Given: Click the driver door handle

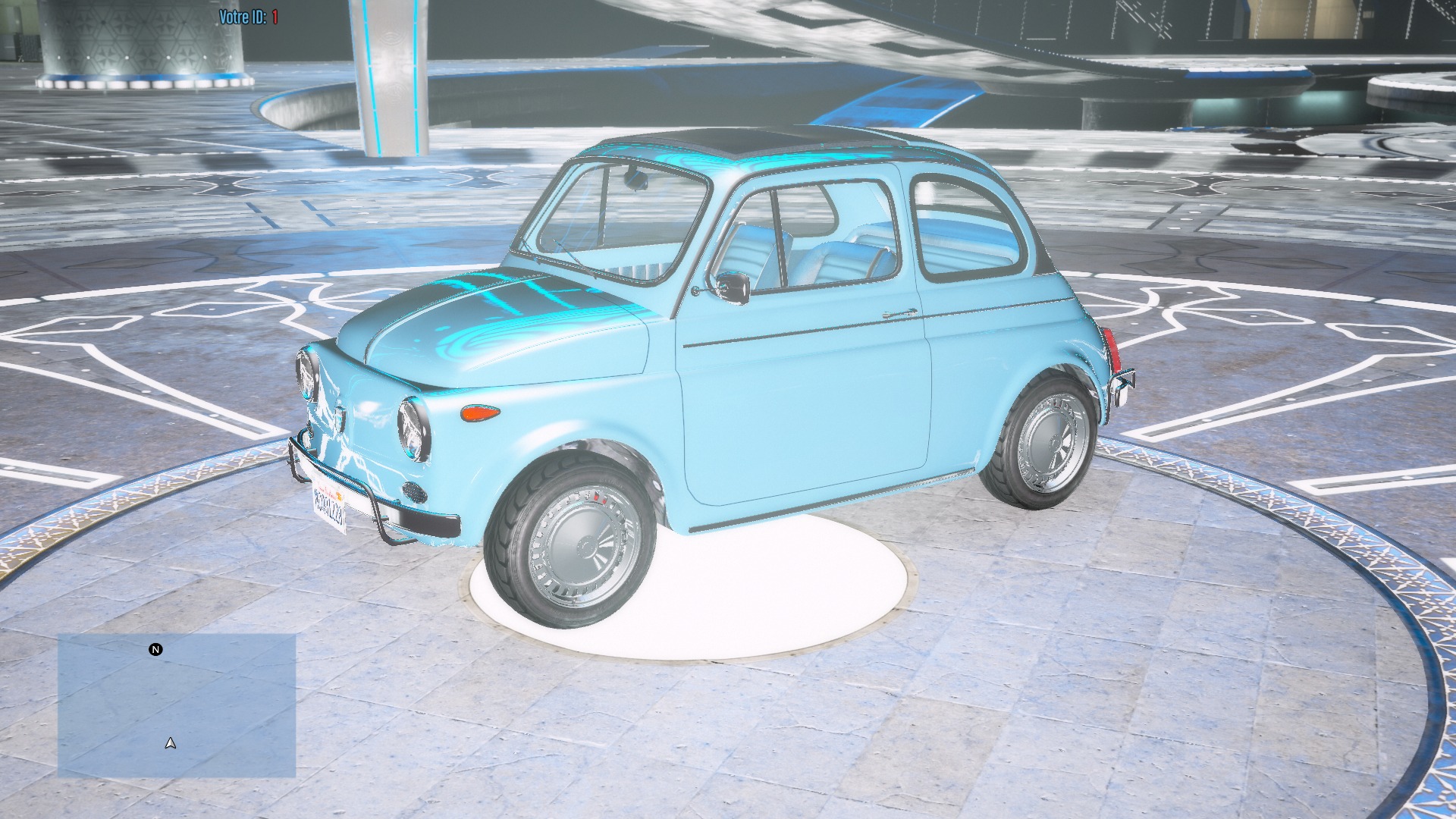Looking at the screenshot, I should (901, 312).
